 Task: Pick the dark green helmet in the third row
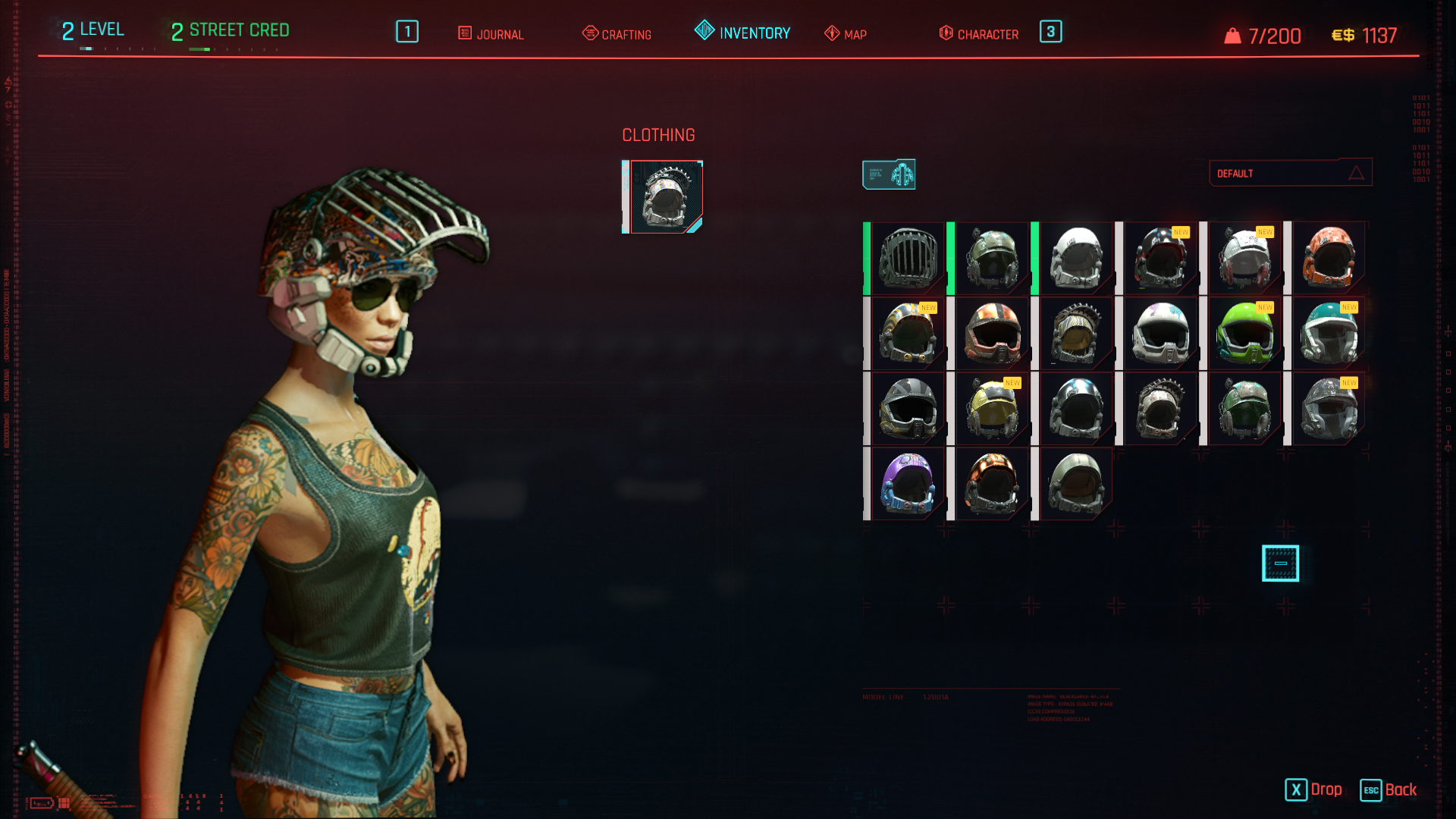click(x=1244, y=409)
